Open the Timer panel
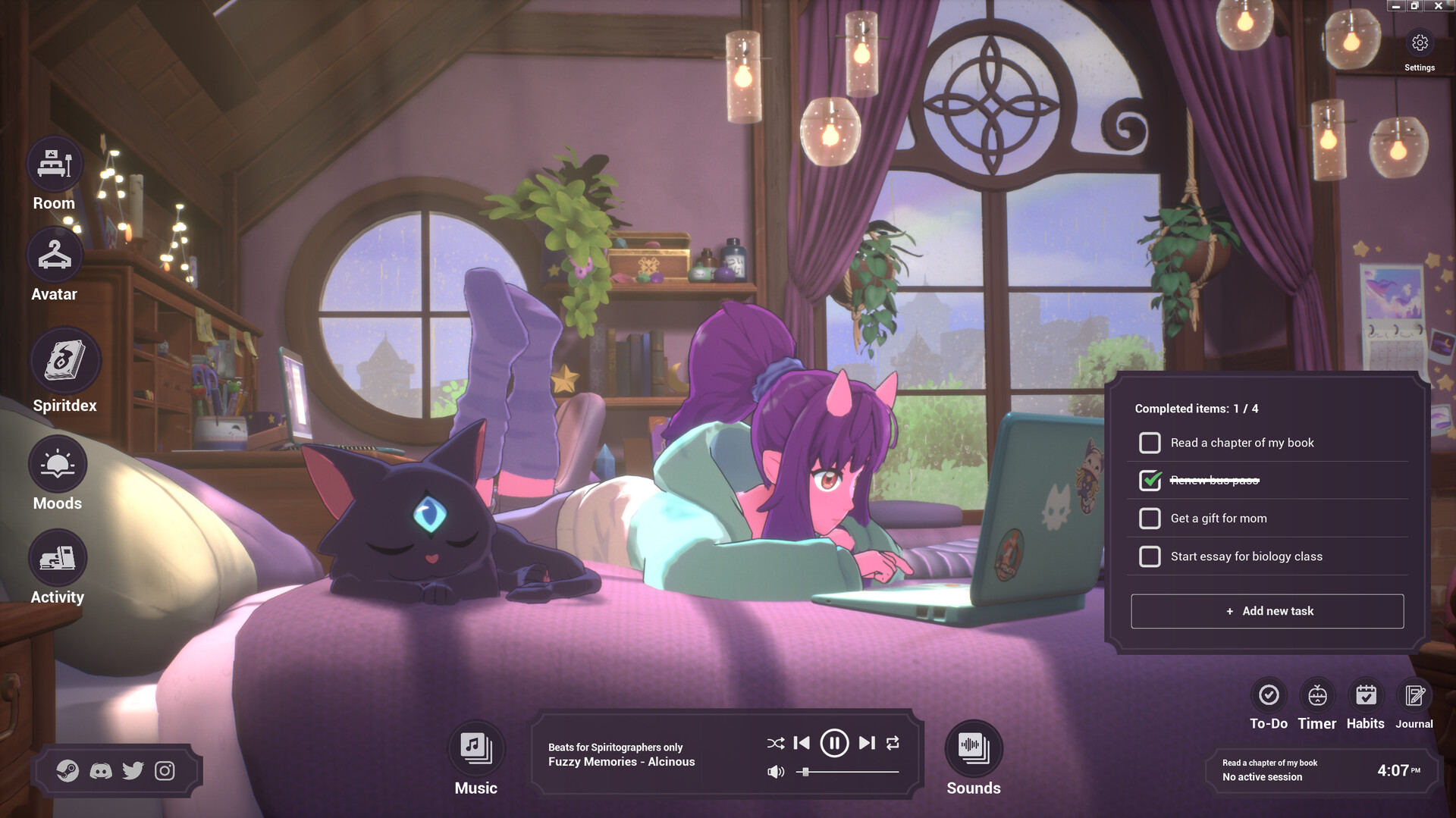 point(1316,694)
